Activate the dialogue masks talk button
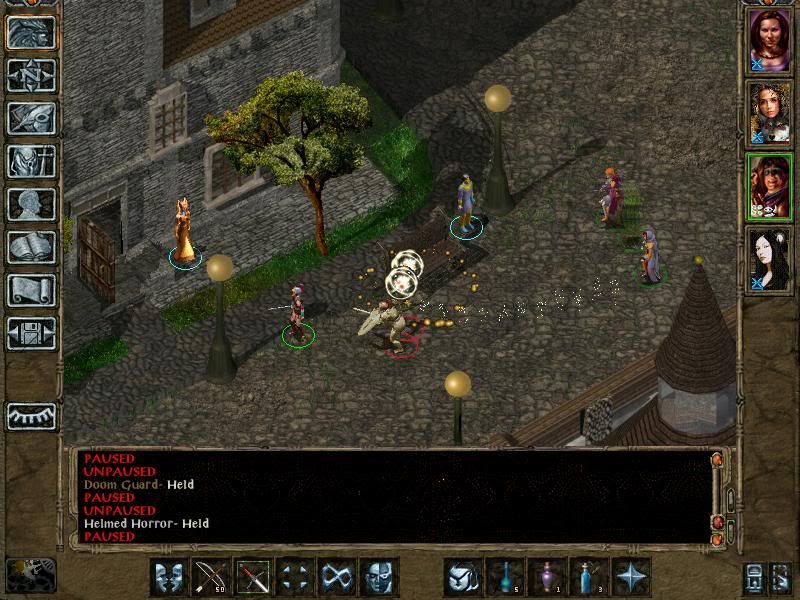 [169, 577]
